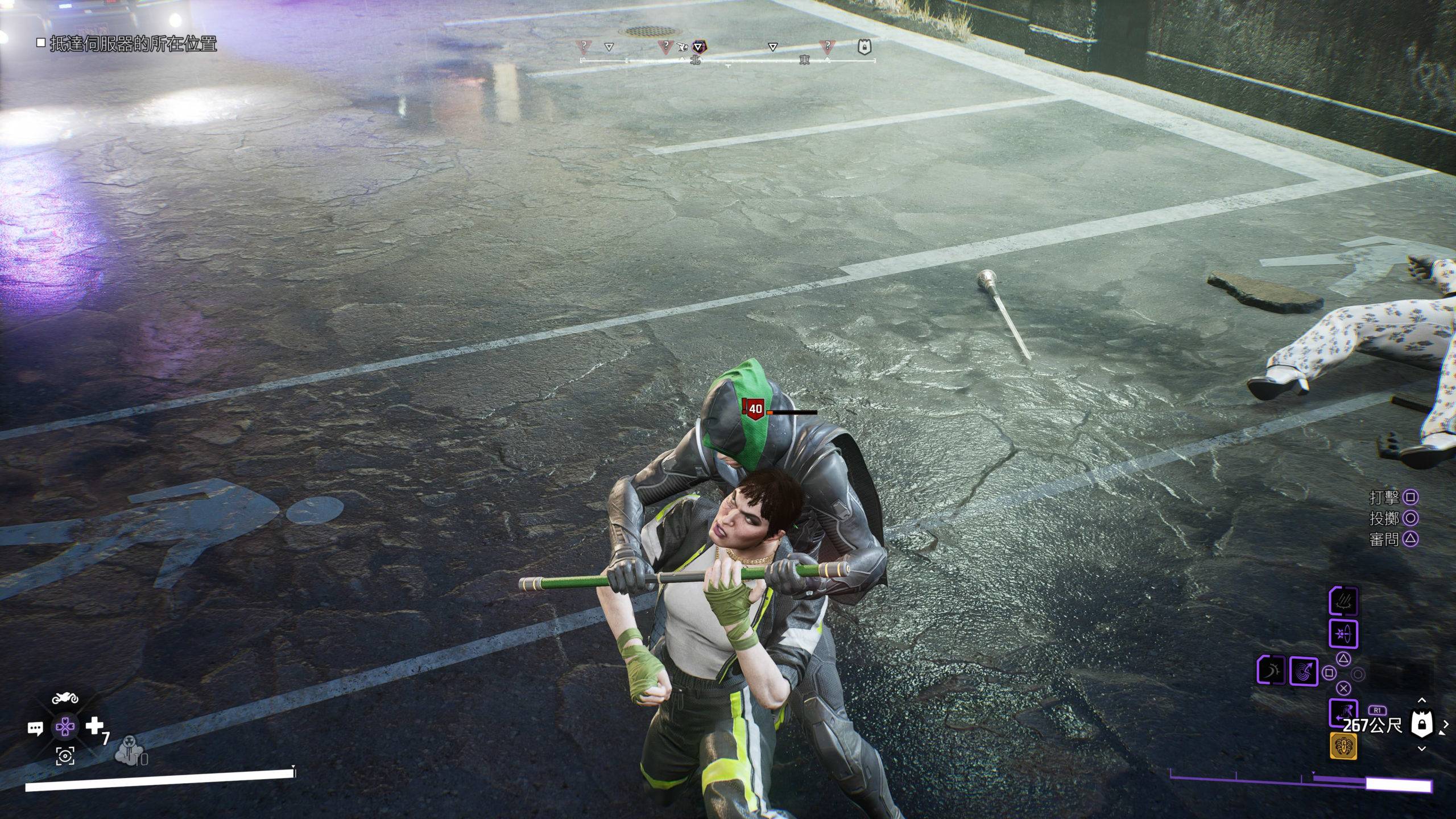
Task: Select the smoke bomb cloud icon
Action: (130, 752)
